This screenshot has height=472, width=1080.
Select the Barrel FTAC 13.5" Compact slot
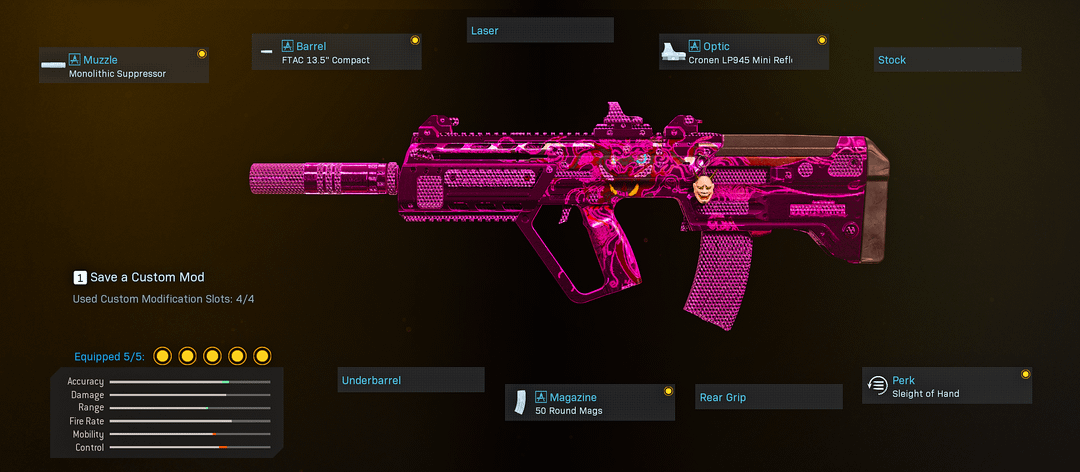[x=336, y=53]
